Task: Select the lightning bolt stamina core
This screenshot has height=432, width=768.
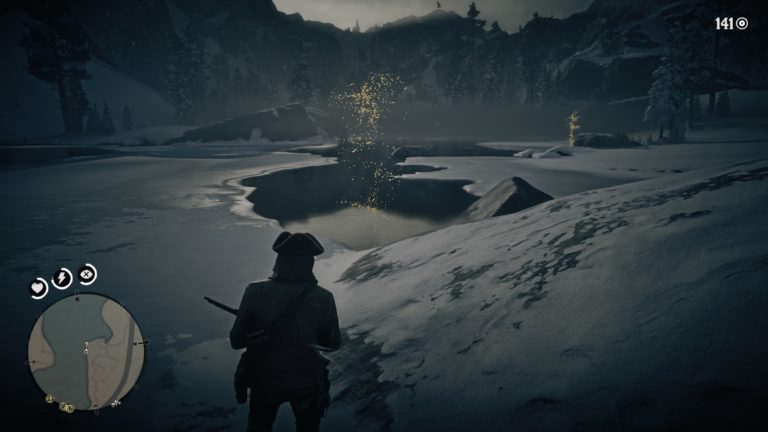Action: point(62,277)
